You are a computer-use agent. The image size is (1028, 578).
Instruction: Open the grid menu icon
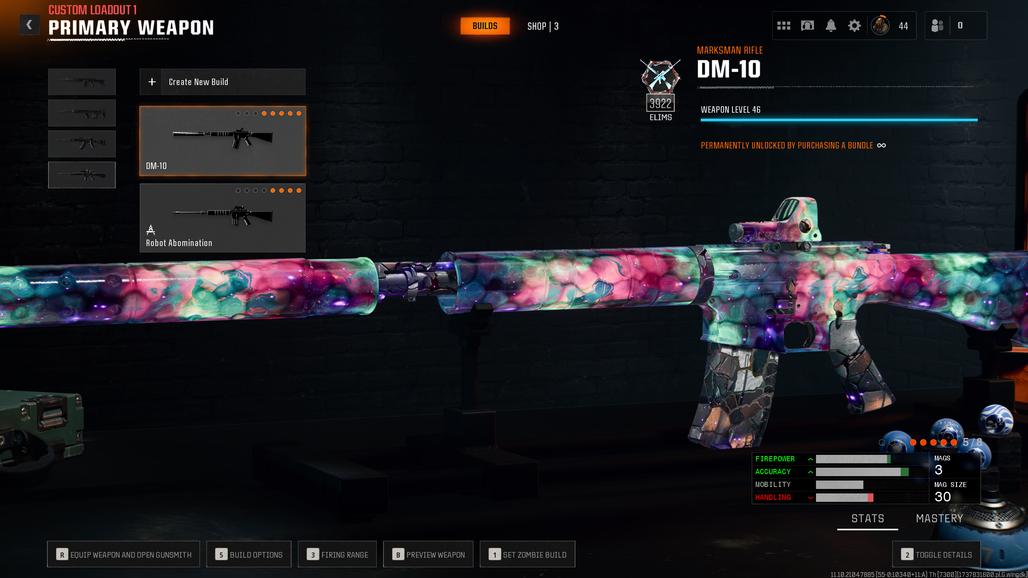[x=784, y=26]
